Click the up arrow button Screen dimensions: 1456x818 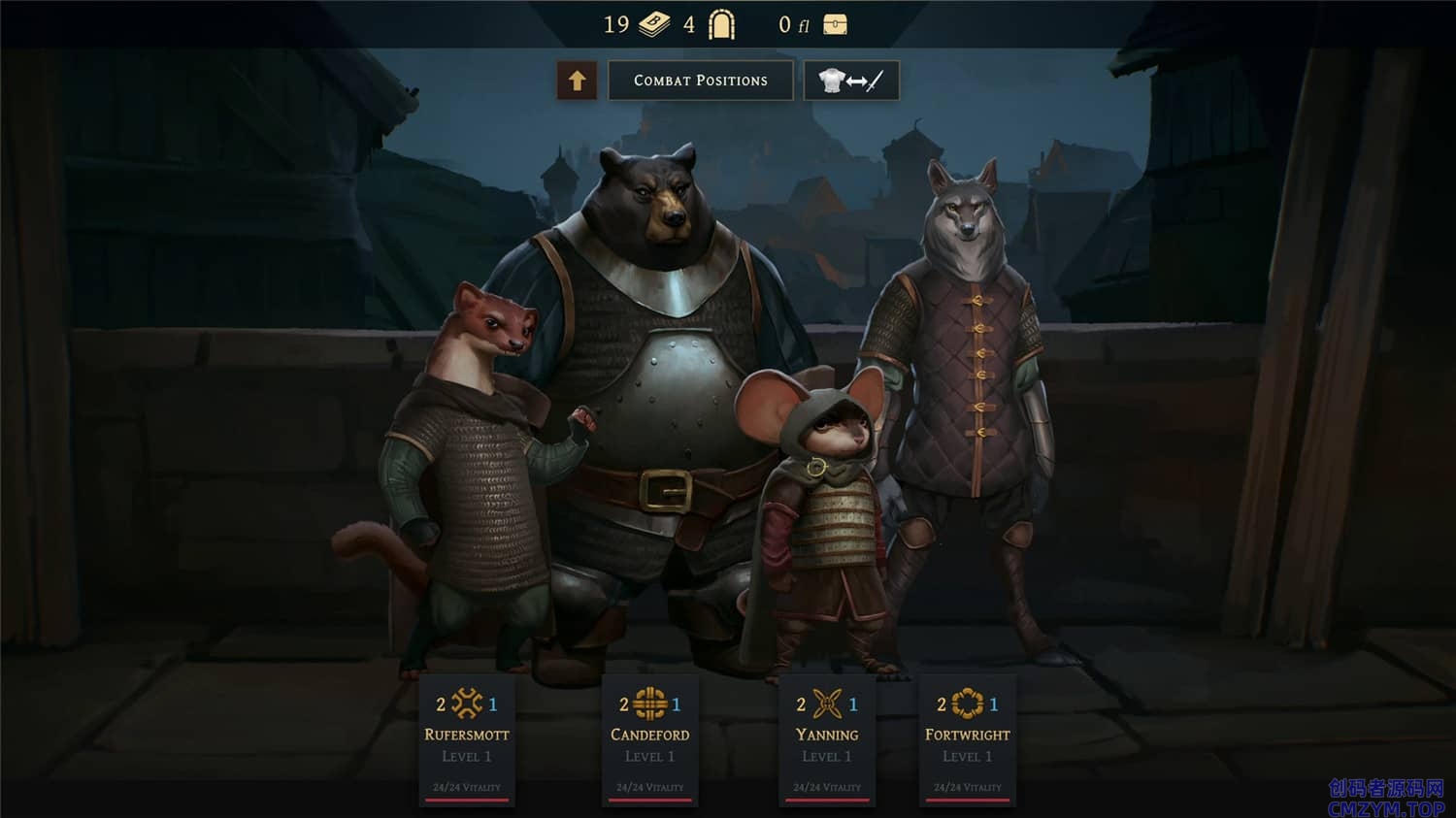[577, 81]
